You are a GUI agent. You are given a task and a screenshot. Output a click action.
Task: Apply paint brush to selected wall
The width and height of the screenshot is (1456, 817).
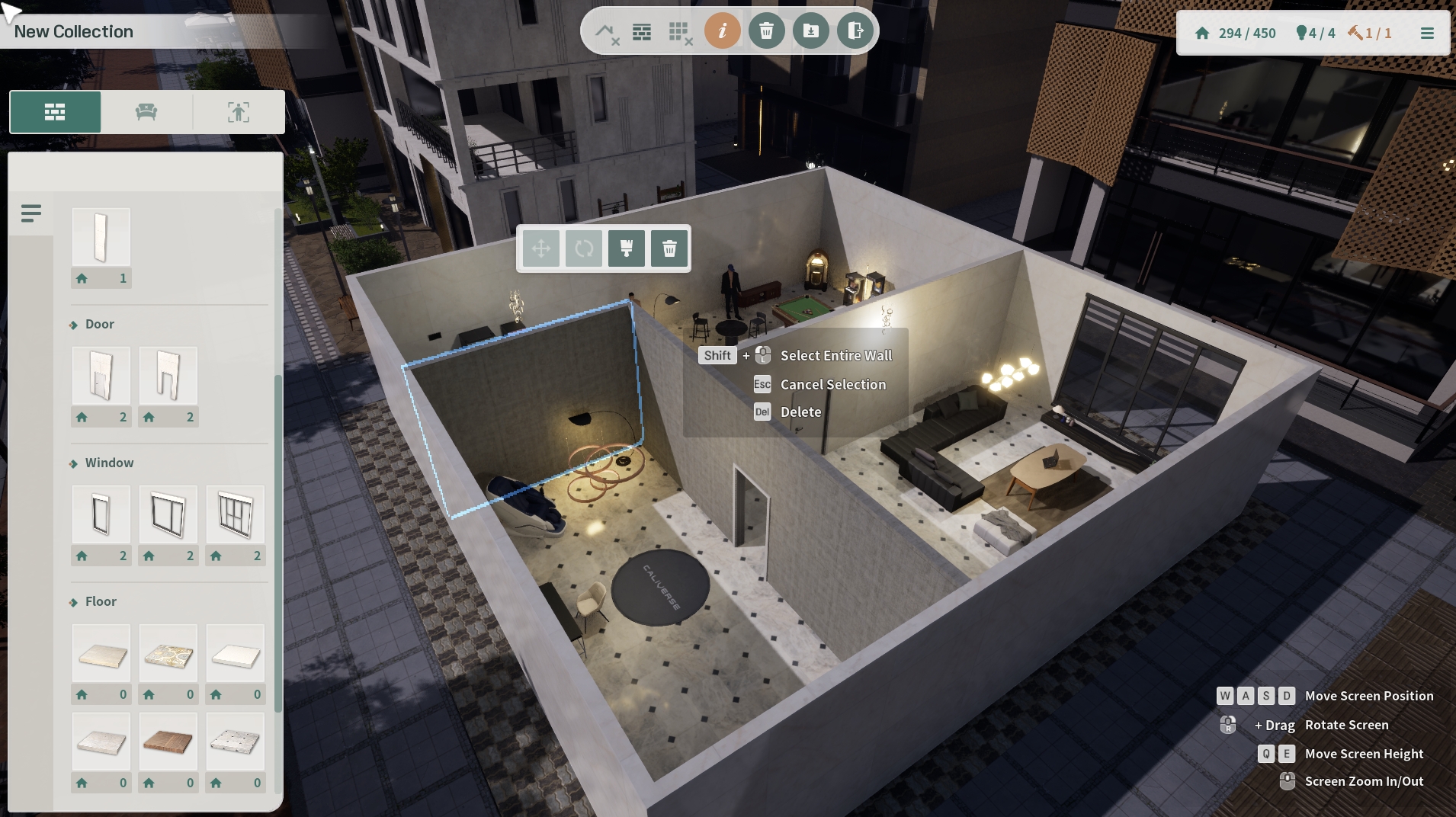(x=627, y=248)
